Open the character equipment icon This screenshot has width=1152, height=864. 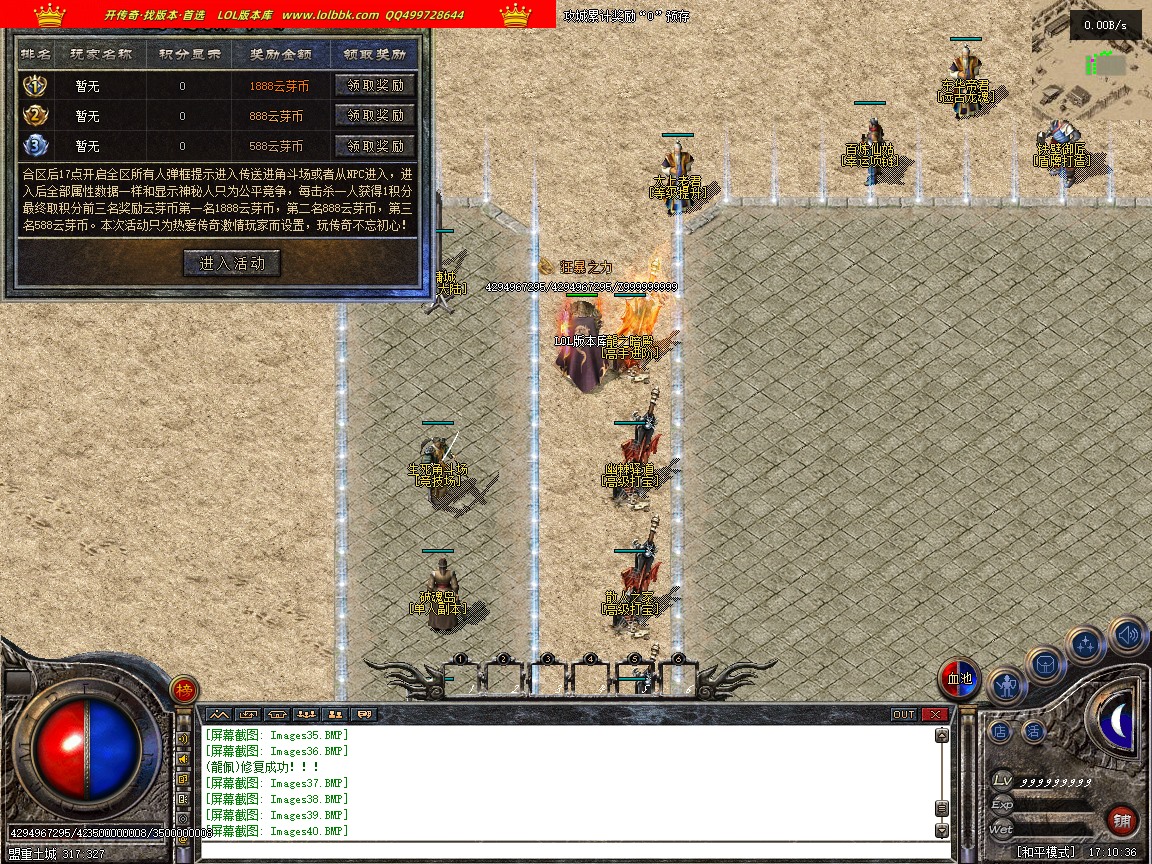tap(1007, 686)
